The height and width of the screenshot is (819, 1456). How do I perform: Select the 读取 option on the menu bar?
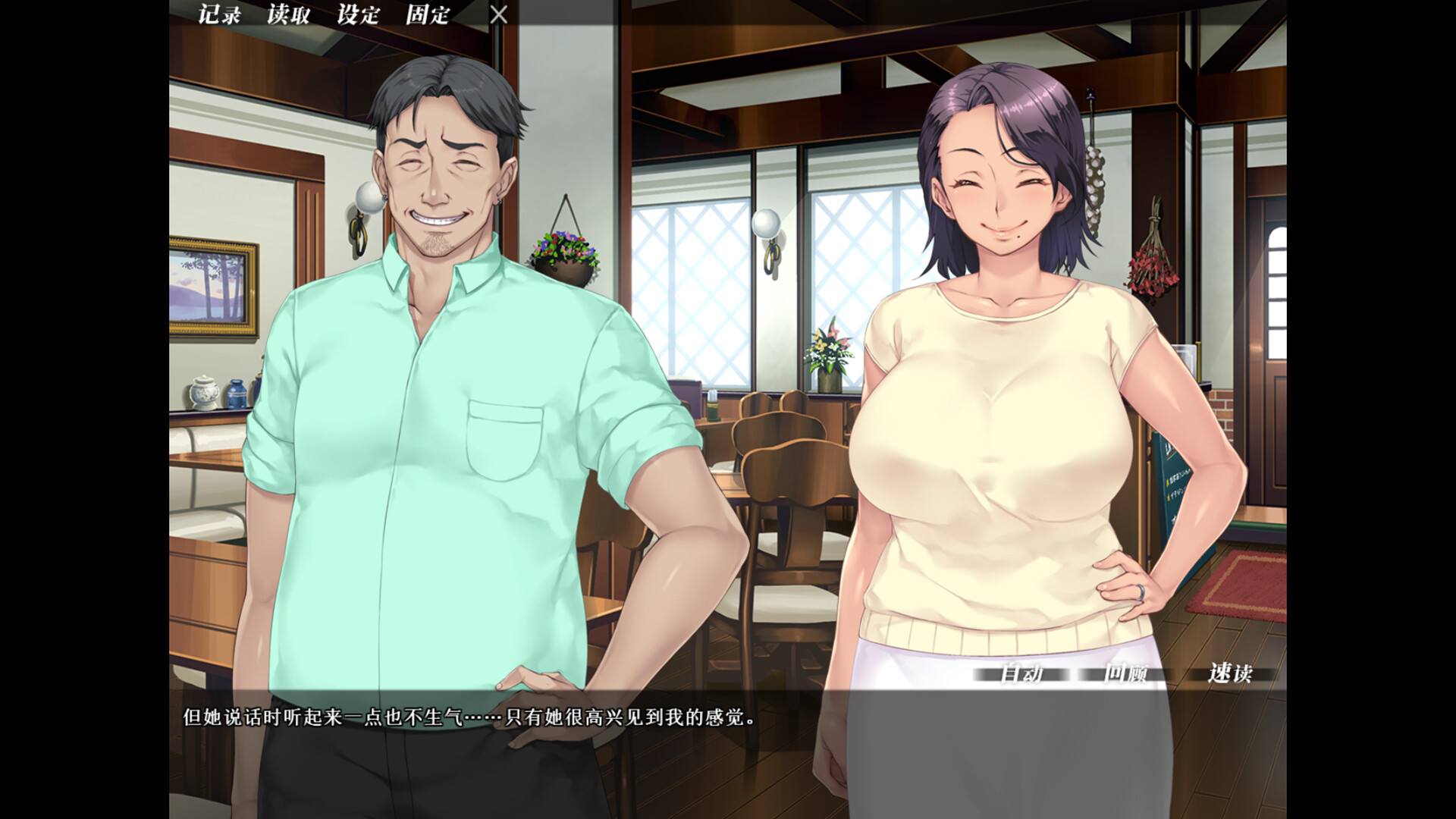pos(287,14)
